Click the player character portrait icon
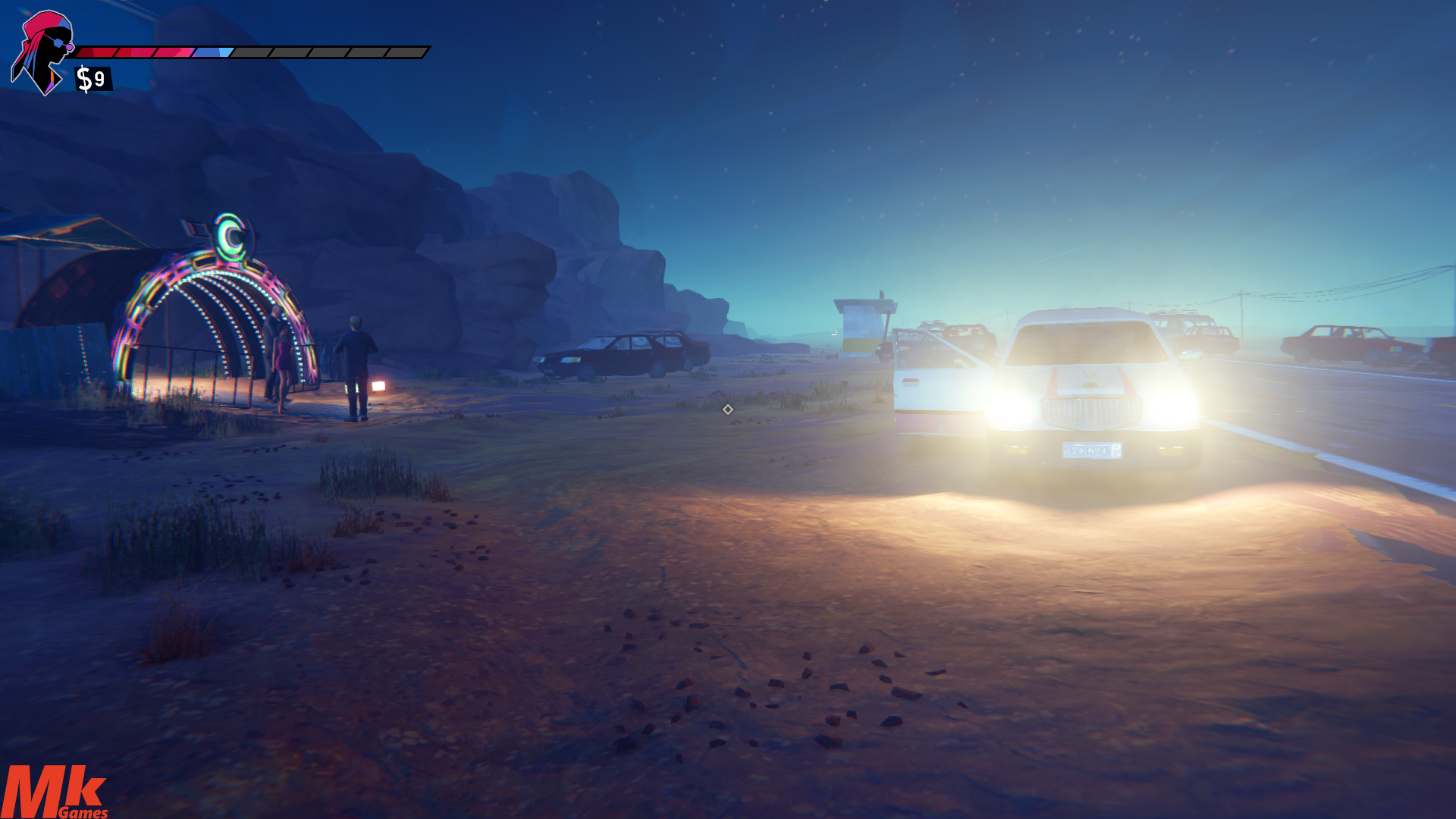 point(42,52)
